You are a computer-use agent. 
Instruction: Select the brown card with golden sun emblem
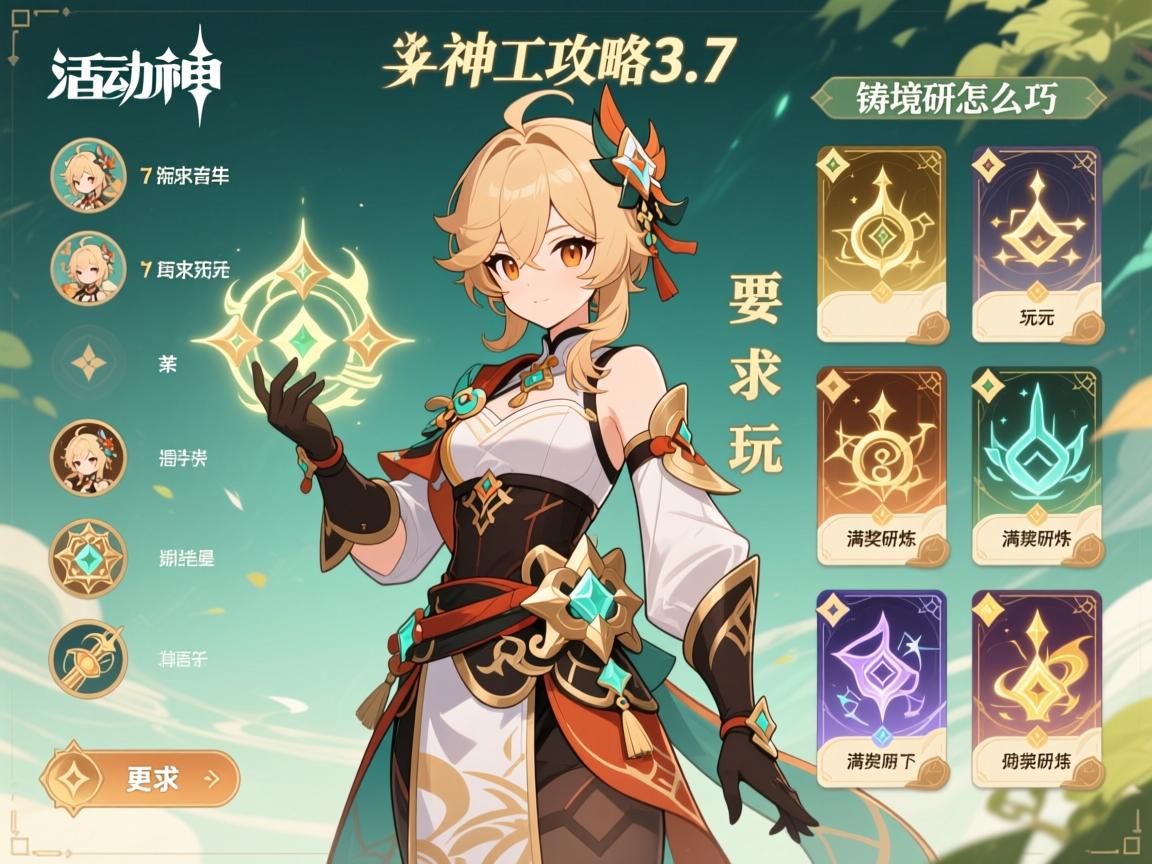click(x=881, y=466)
